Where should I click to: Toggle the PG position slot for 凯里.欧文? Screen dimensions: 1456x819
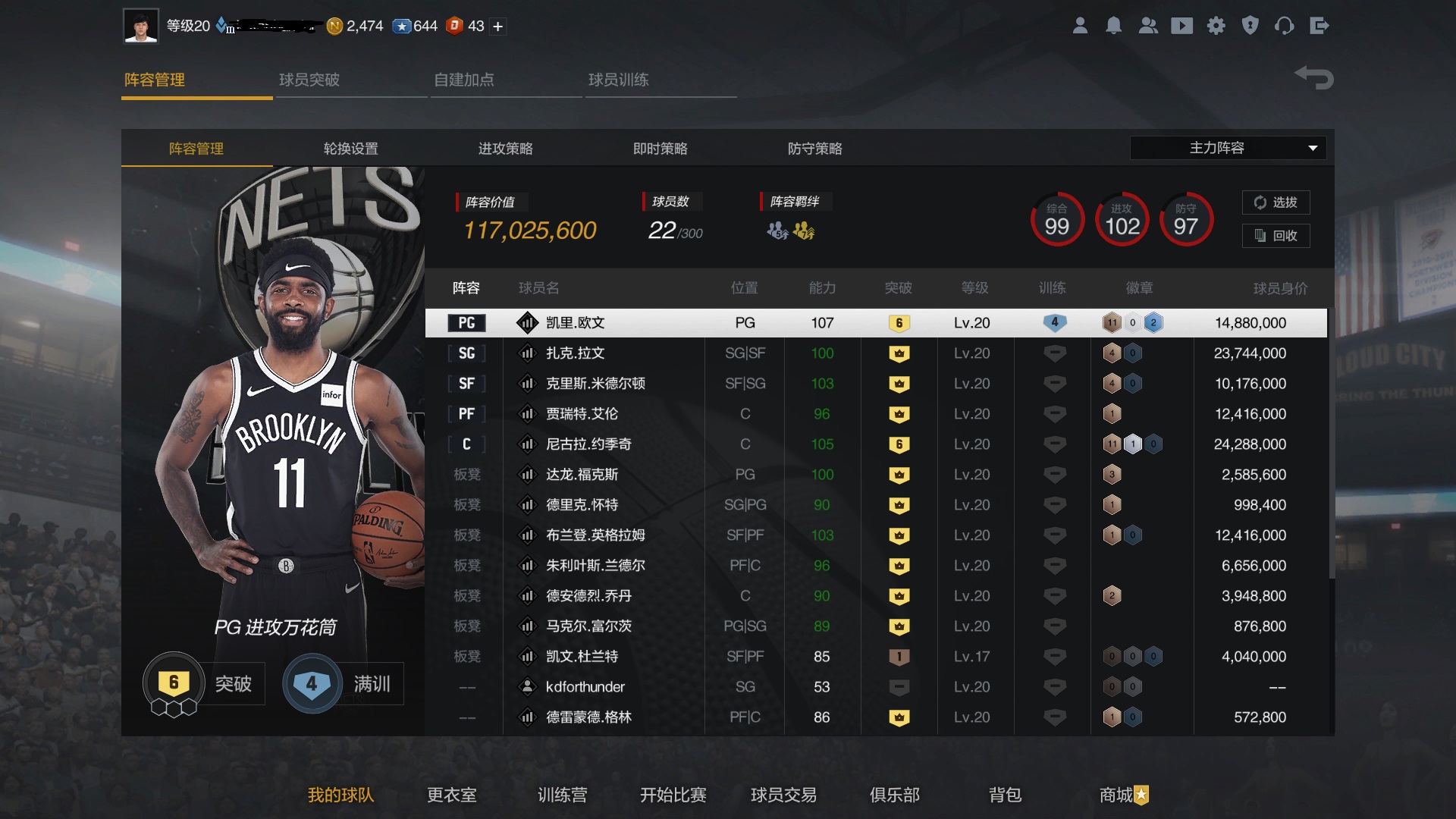coord(466,322)
